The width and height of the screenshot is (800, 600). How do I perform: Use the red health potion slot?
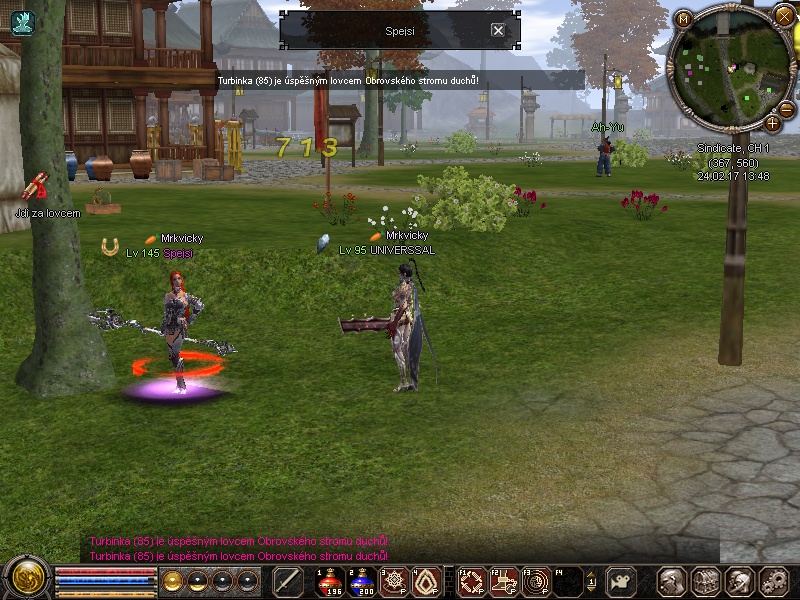[329, 581]
